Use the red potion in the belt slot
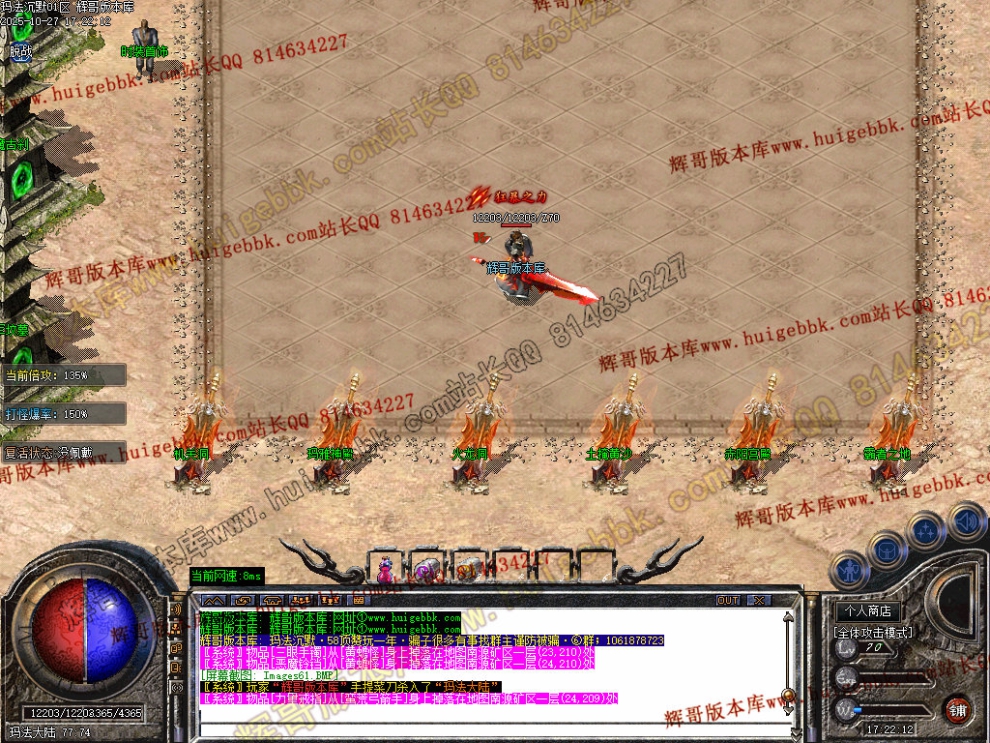The width and height of the screenshot is (990, 743). pyautogui.click(x=385, y=569)
